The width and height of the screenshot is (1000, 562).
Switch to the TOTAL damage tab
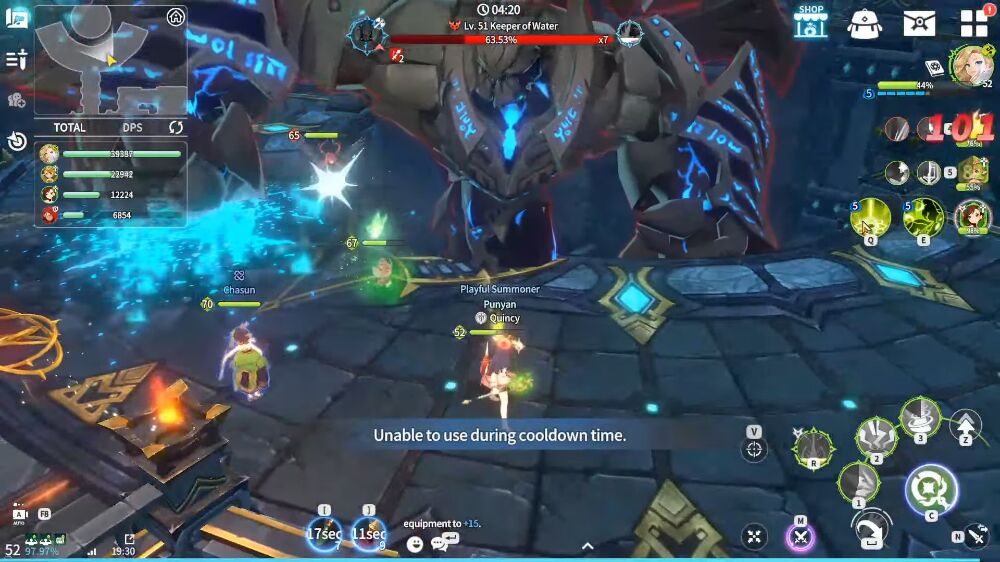(70, 127)
